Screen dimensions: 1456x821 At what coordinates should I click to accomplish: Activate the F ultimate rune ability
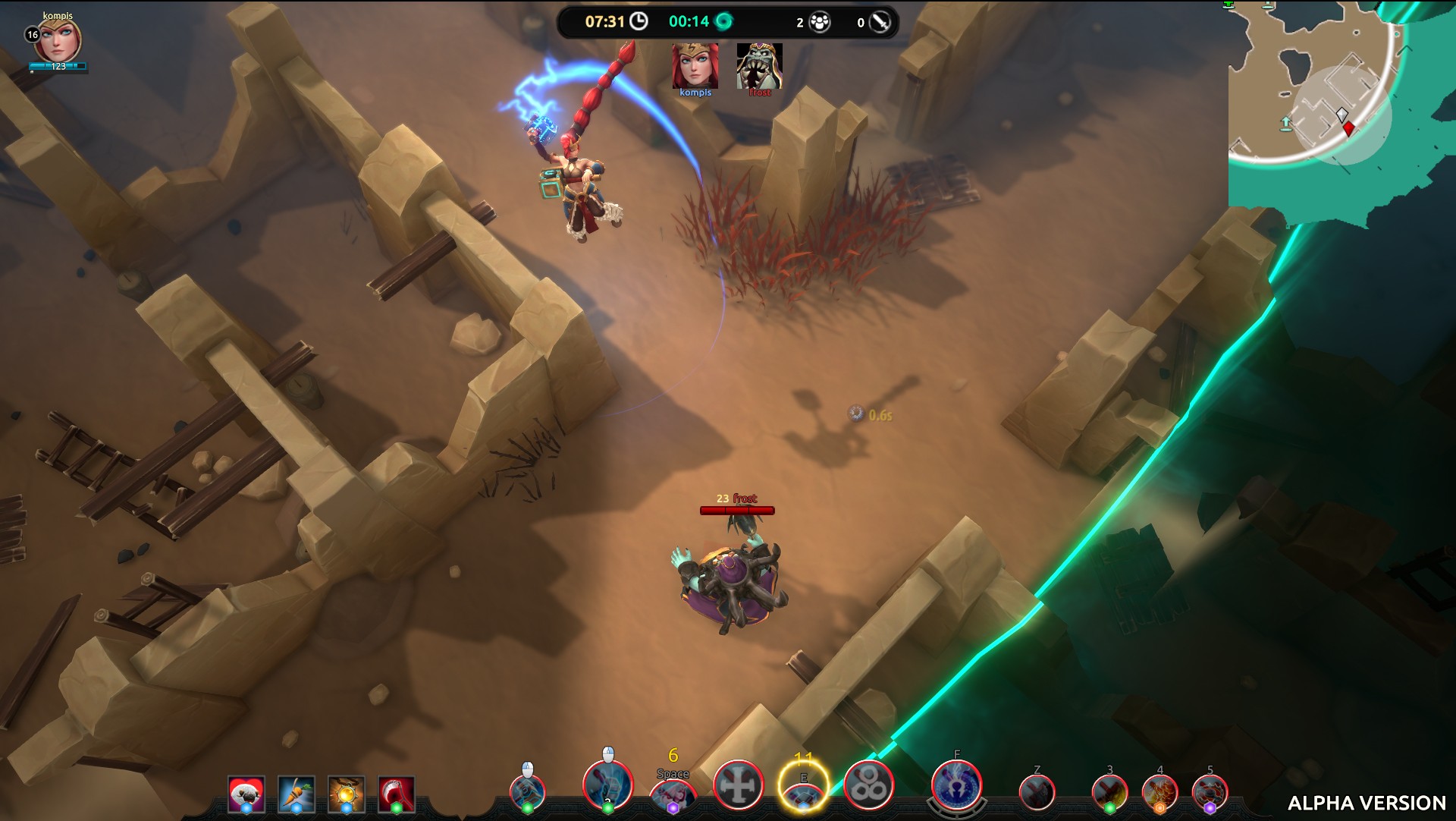click(x=956, y=785)
